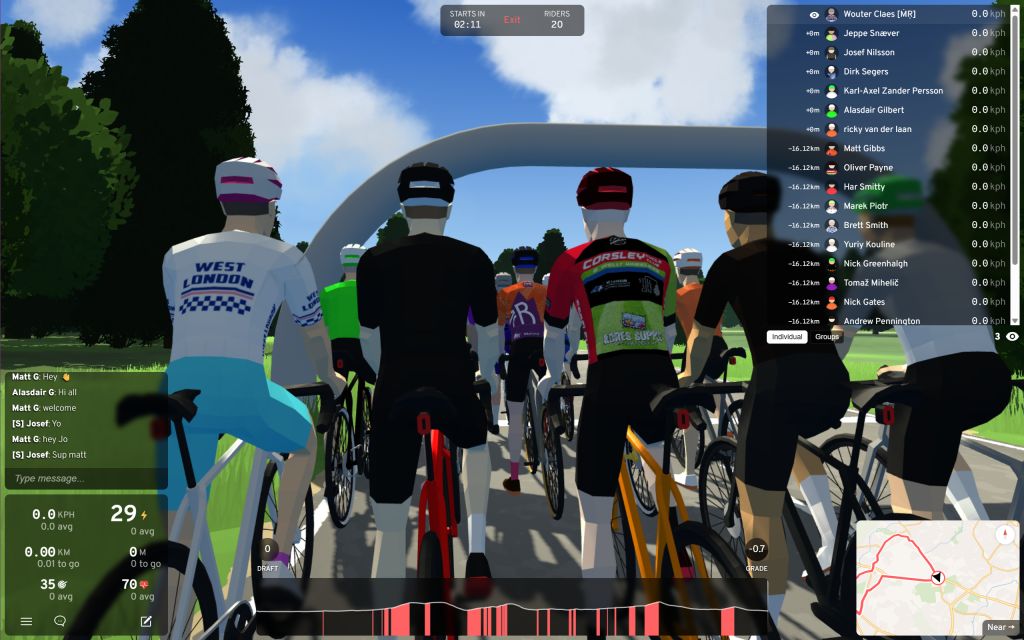The width and height of the screenshot is (1024, 640).
Task: Toggle the chat bubble icon
Action: pos(60,621)
